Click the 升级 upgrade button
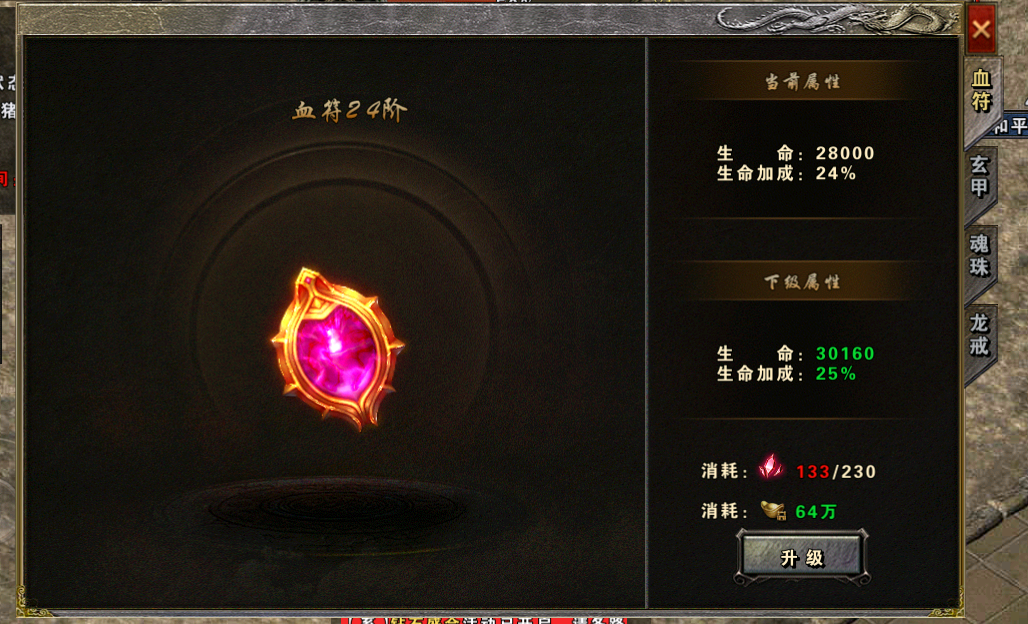Screen dimensions: 1028x624 coord(802,557)
